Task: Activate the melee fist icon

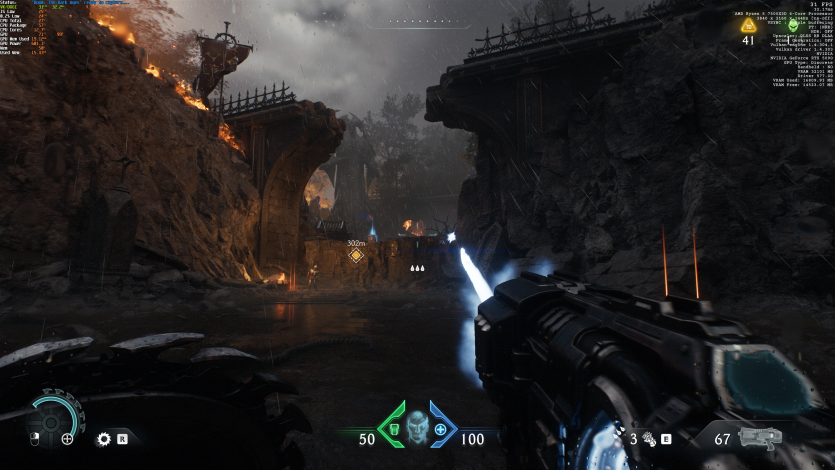Action: [648, 437]
